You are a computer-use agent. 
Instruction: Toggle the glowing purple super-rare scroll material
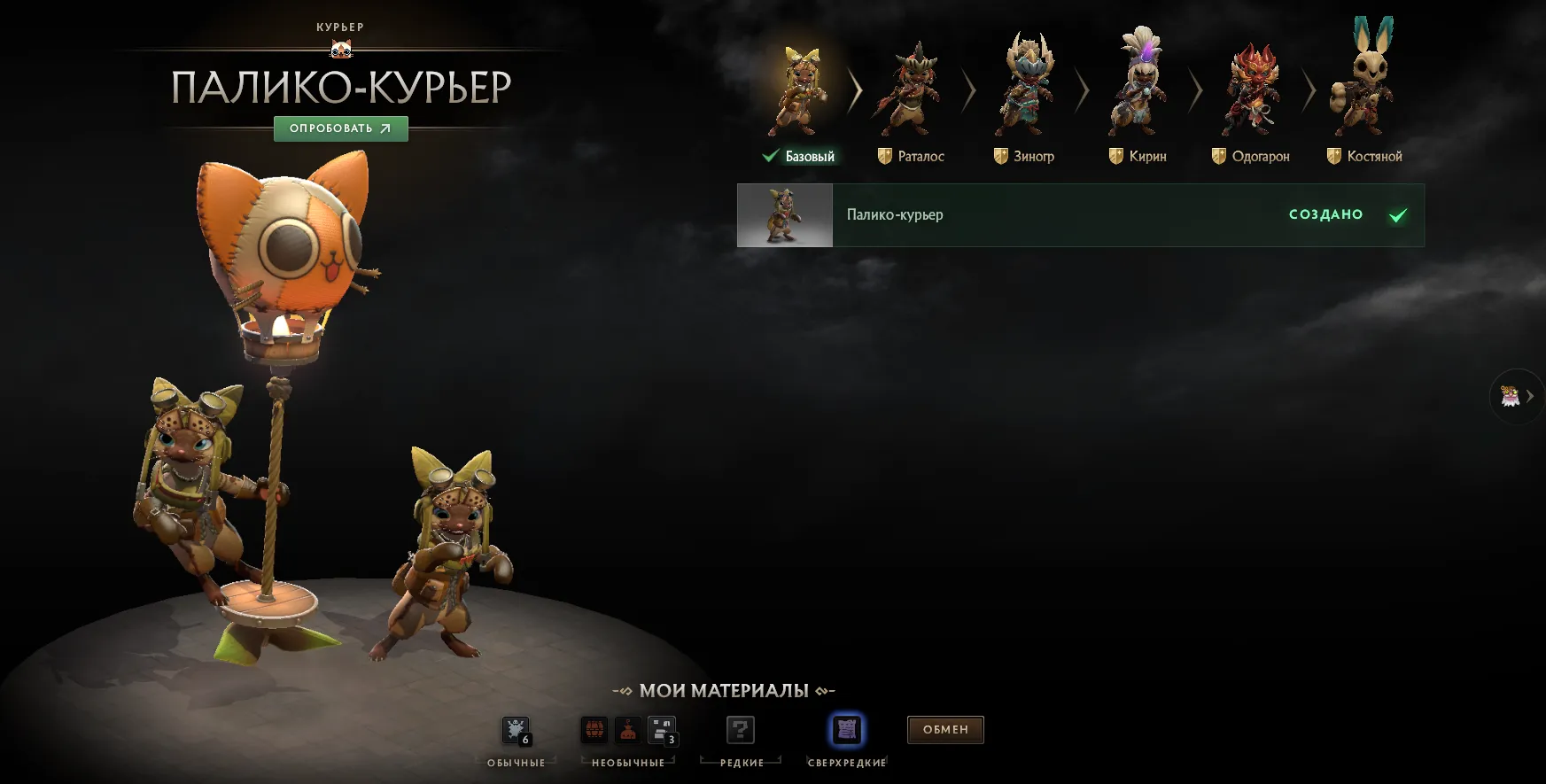845,728
